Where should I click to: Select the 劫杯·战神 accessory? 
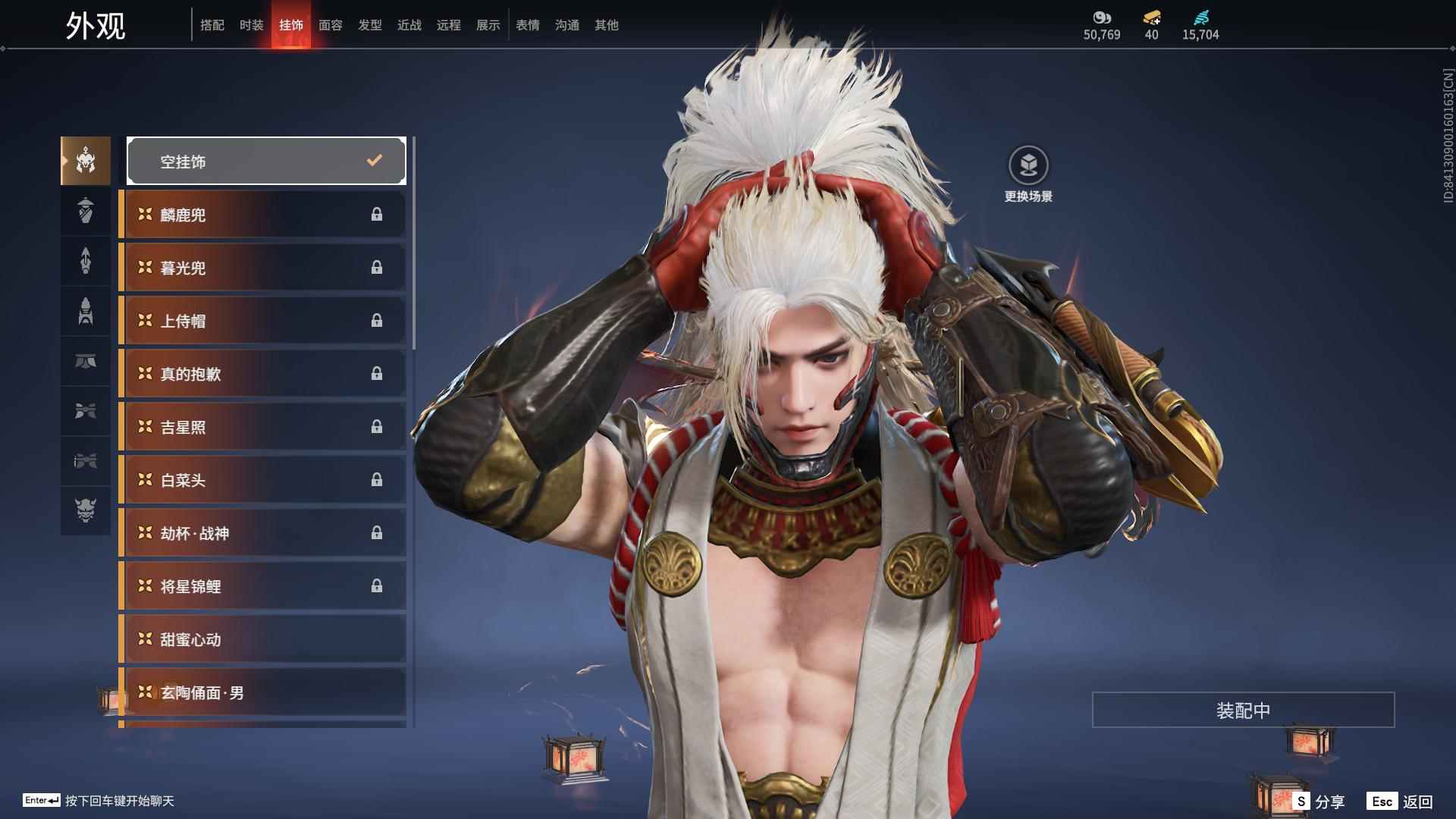tap(263, 533)
